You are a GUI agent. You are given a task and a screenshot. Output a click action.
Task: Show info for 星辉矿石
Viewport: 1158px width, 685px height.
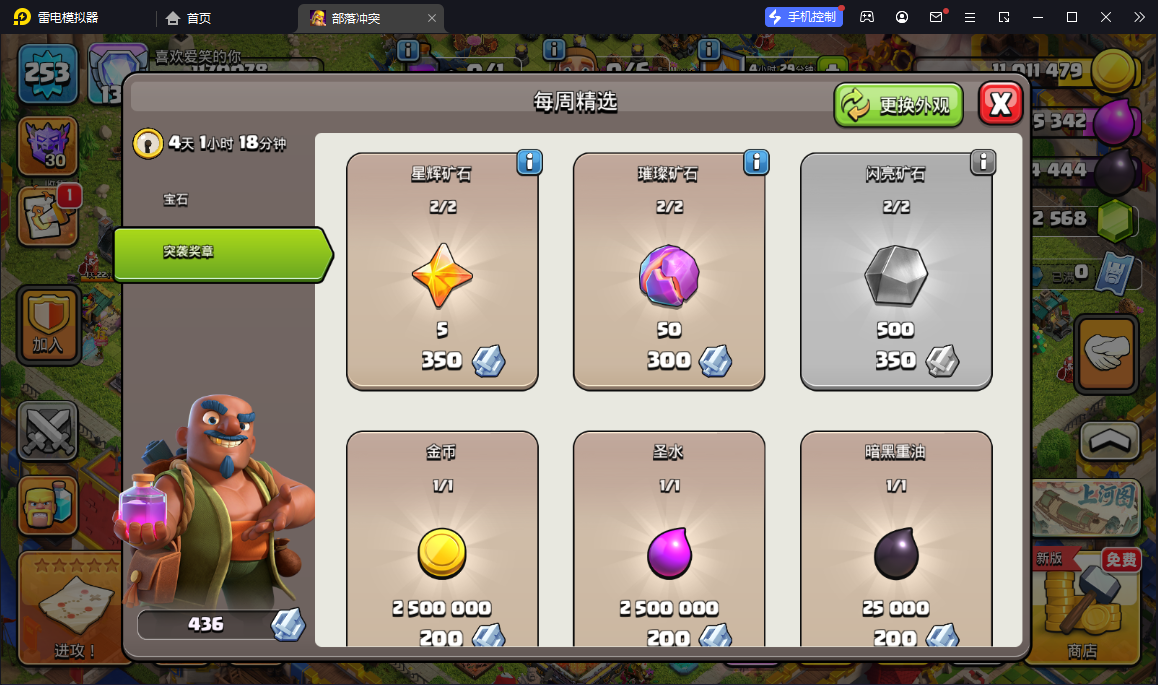tap(529, 162)
